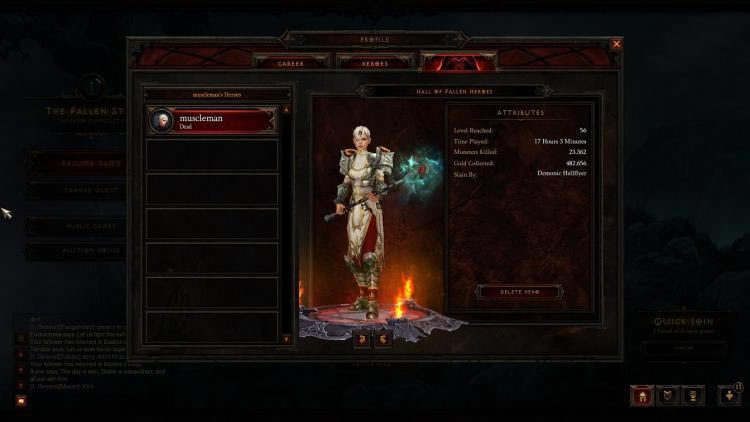Close the Profile window
Screen dimensions: 750x422
(616, 44)
